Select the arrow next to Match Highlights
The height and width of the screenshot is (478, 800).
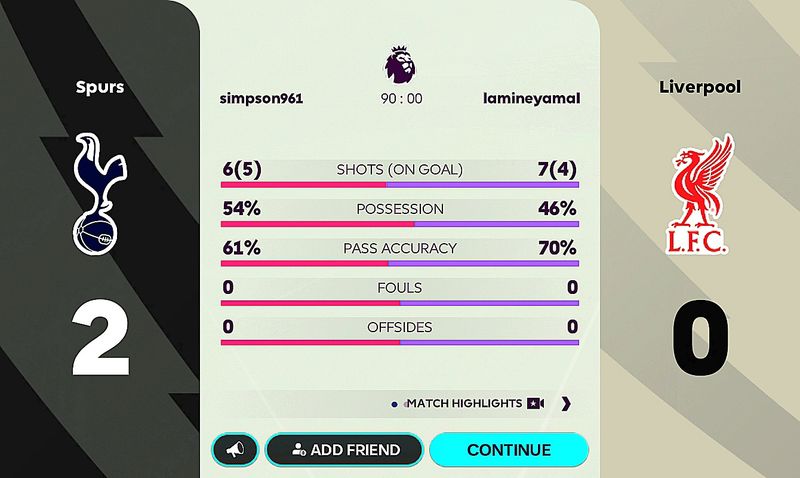[x=566, y=404]
